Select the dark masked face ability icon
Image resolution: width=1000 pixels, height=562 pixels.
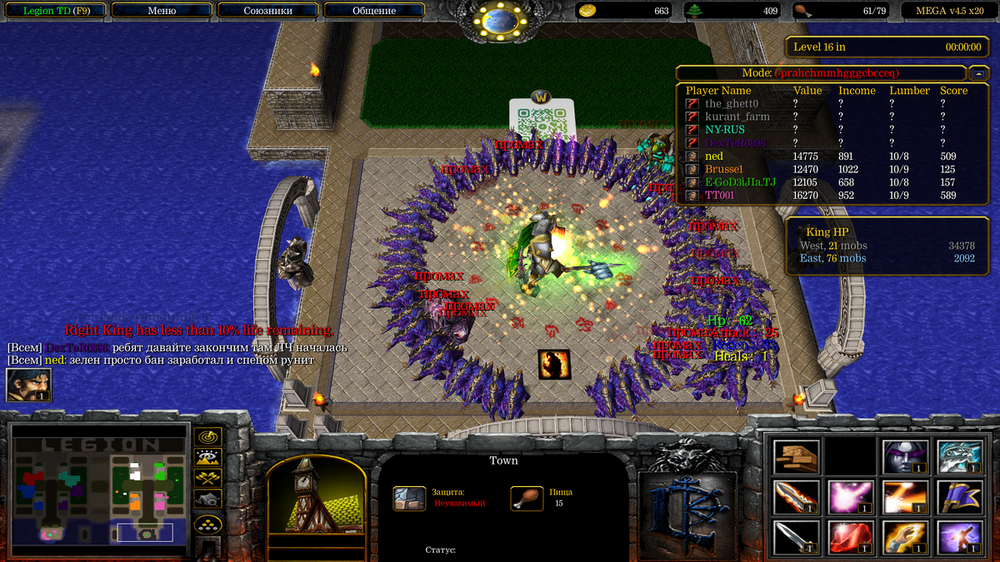click(x=904, y=456)
